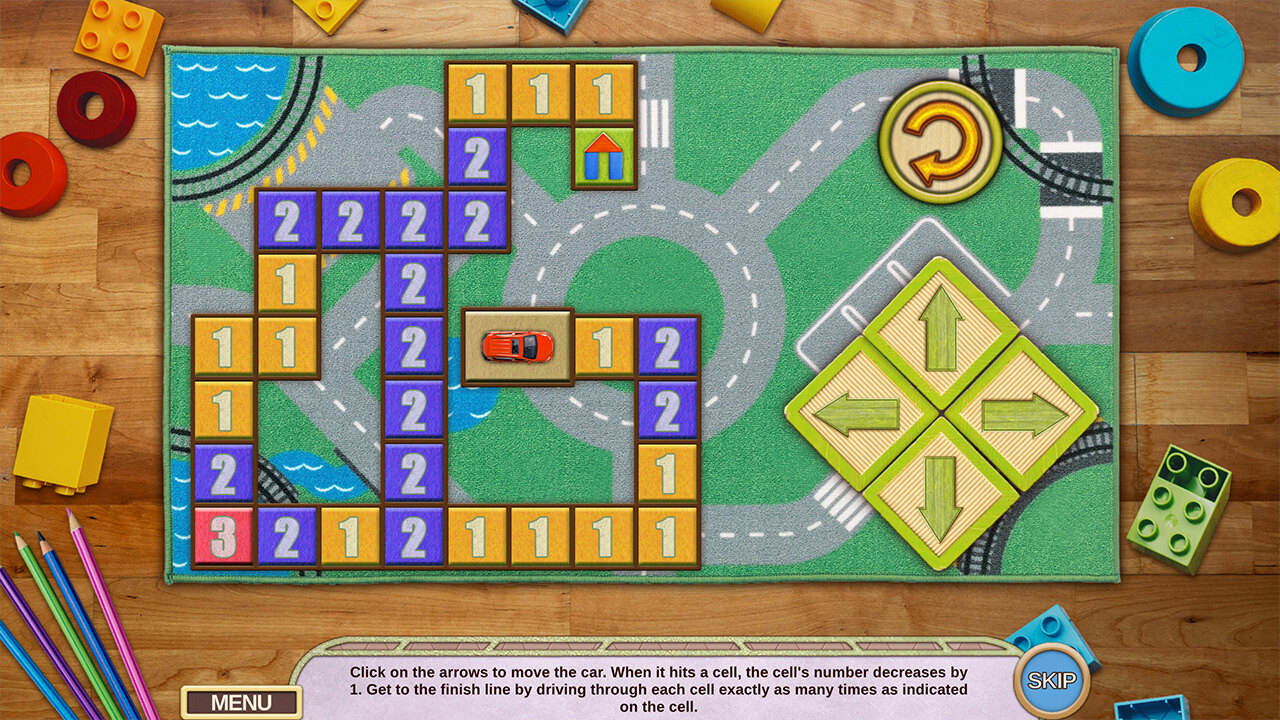Select the right arrow tile
Screen dimensions: 1280x720
(x=1022, y=413)
